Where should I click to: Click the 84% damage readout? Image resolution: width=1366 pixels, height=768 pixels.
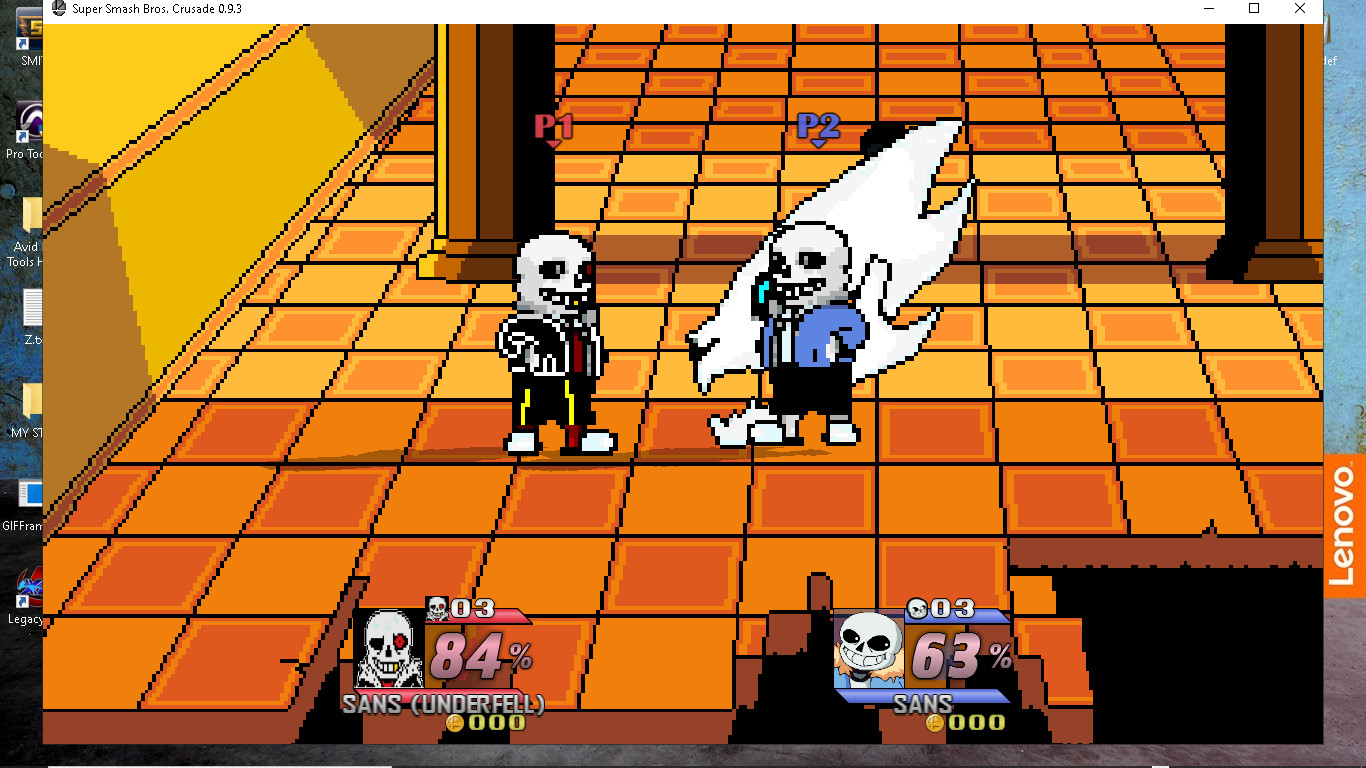(x=476, y=655)
